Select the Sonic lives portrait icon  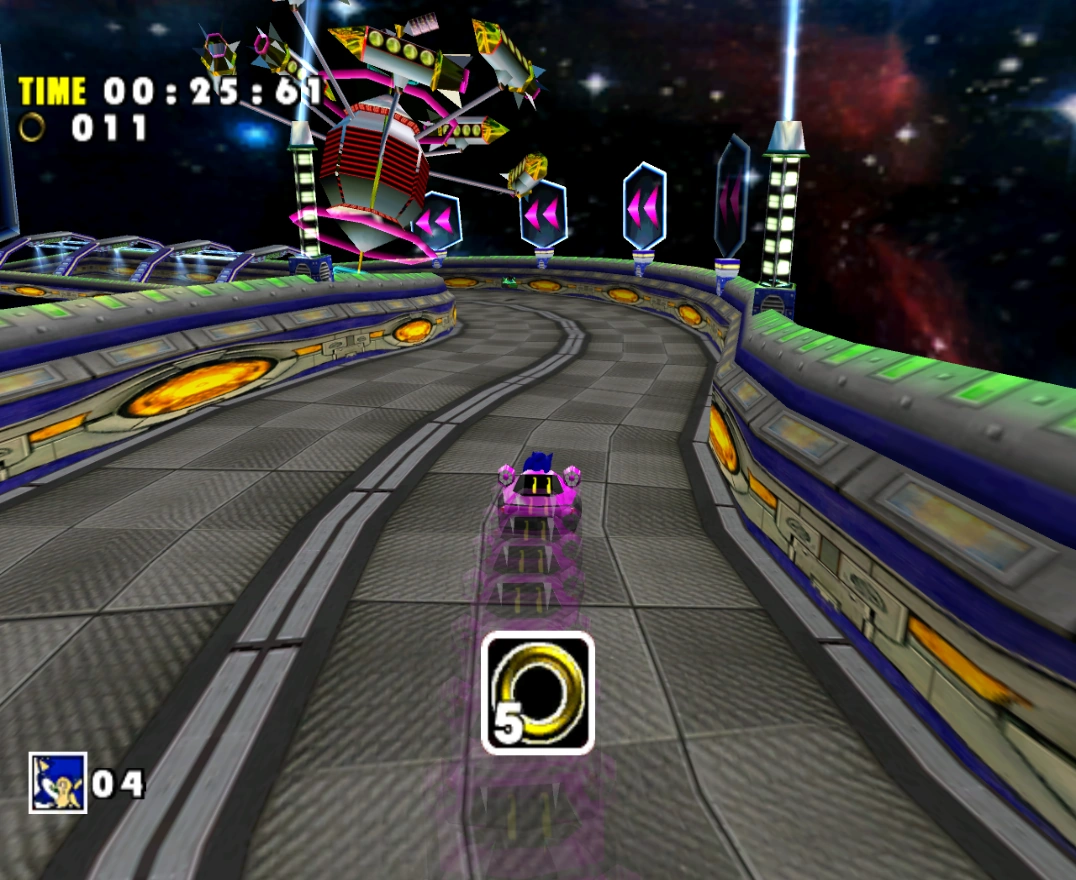pos(57,782)
